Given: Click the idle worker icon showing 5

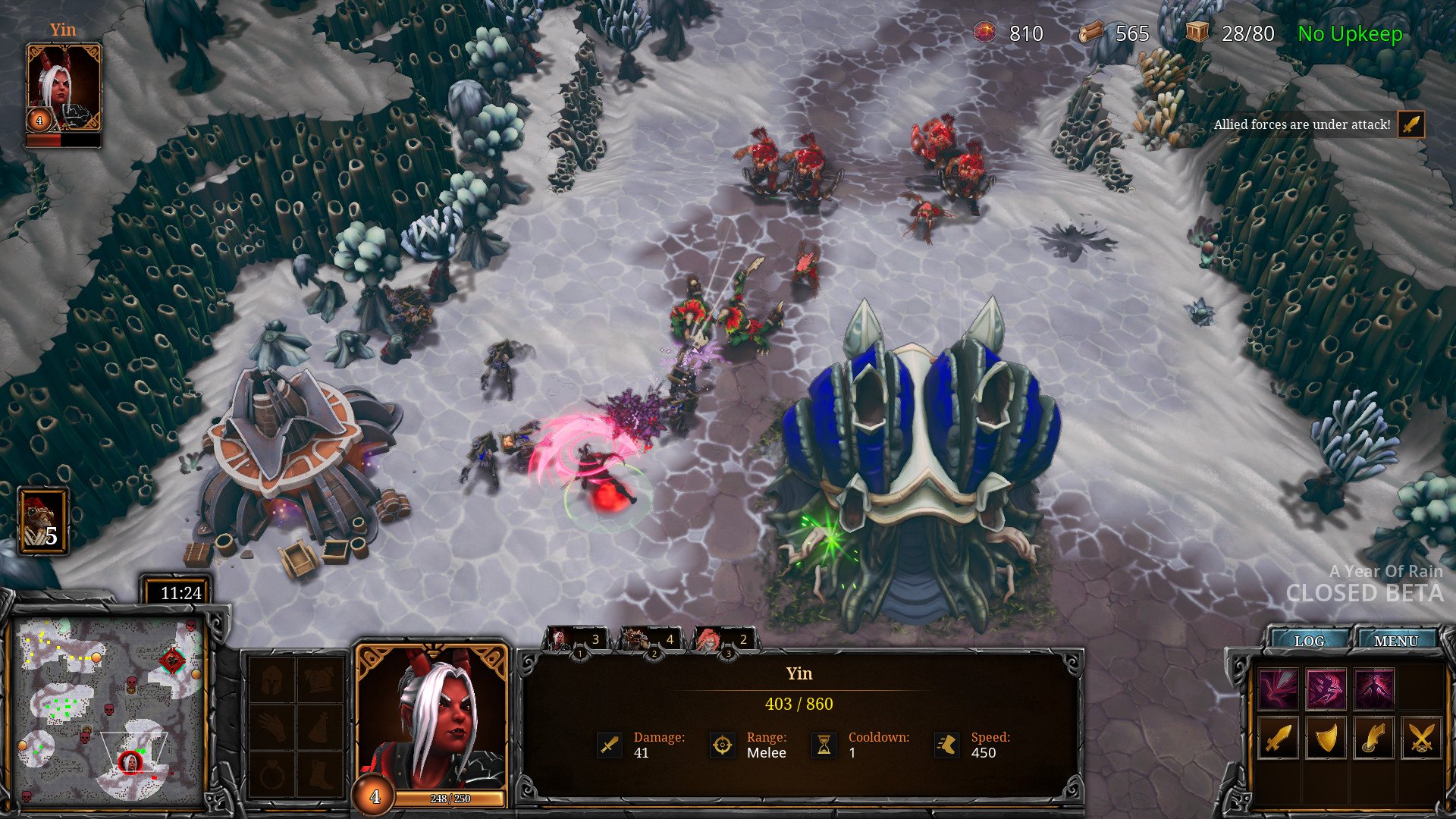Looking at the screenshot, I should (x=43, y=522).
